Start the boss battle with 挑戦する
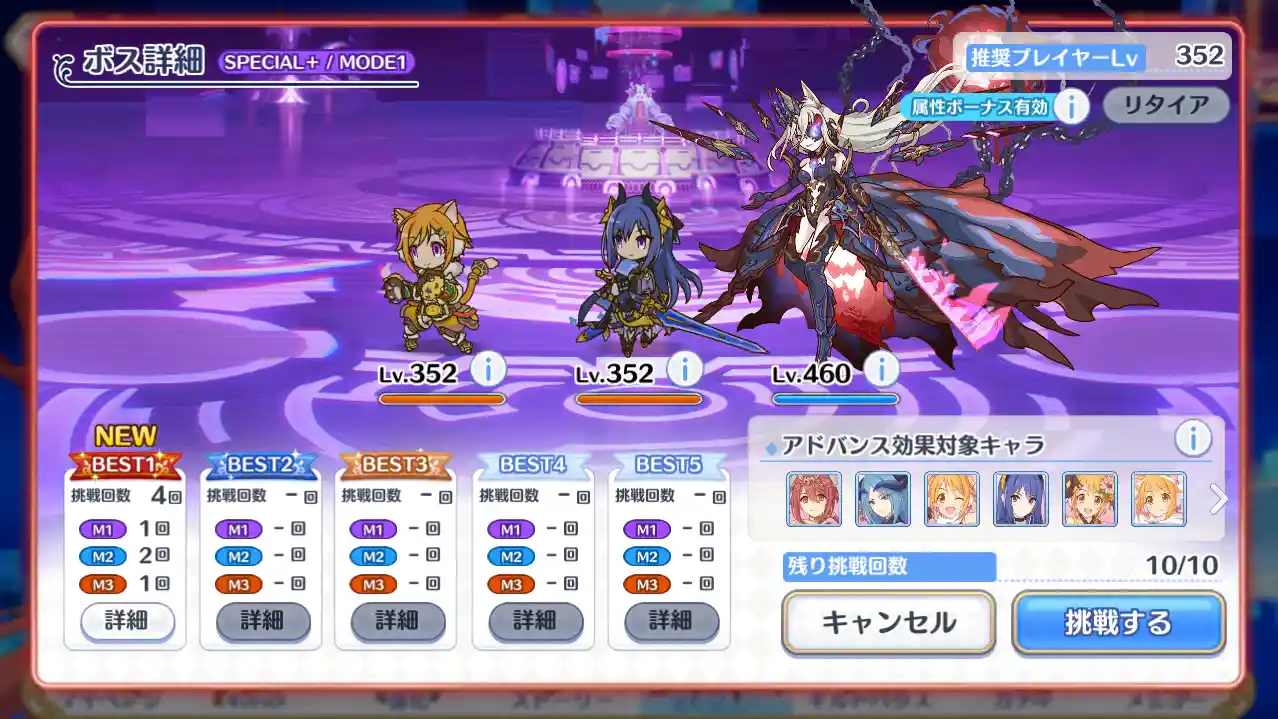The width and height of the screenshot is (1278, 719). pyautogui.click(x=1118, y=623)
